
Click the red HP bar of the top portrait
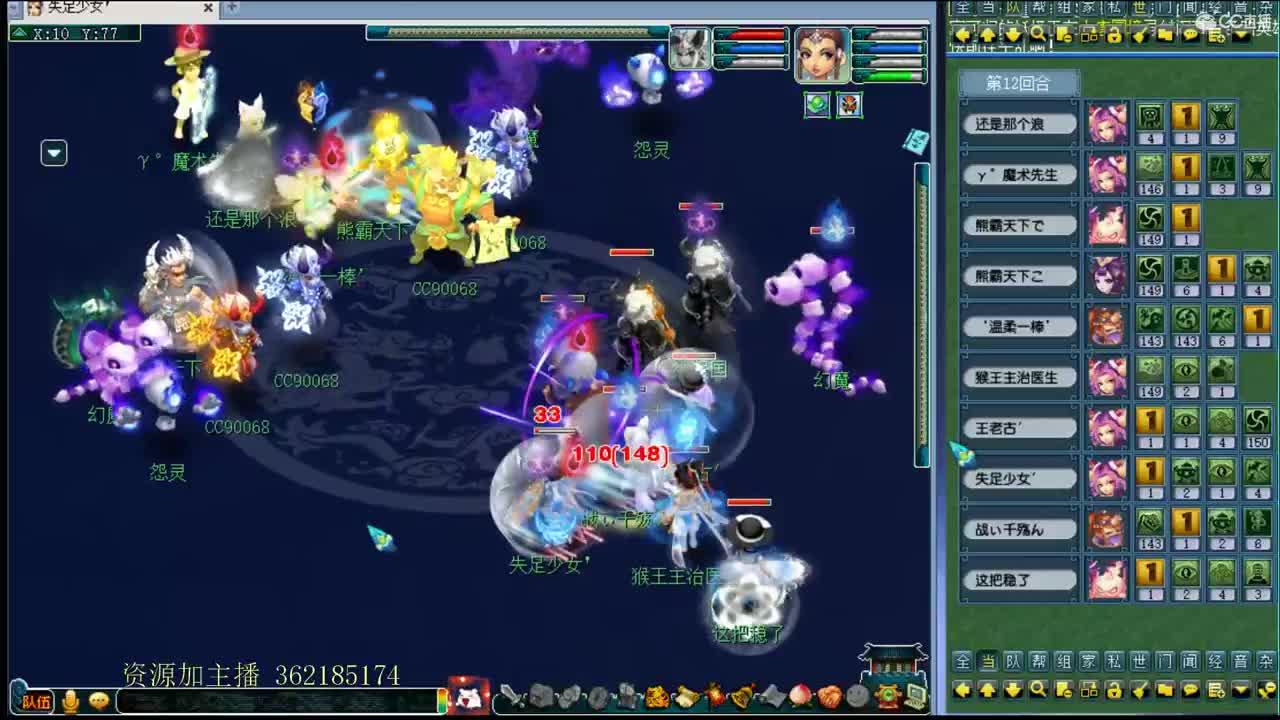pos(755,35)
